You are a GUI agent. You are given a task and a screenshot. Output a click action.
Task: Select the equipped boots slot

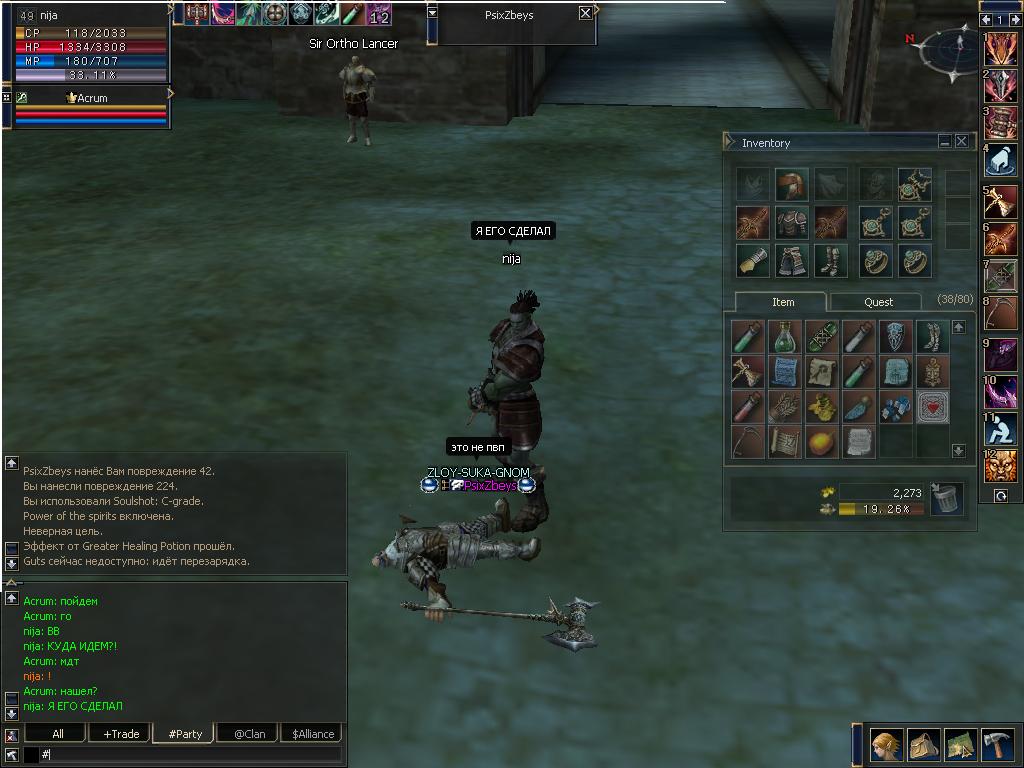pos(829,260)
